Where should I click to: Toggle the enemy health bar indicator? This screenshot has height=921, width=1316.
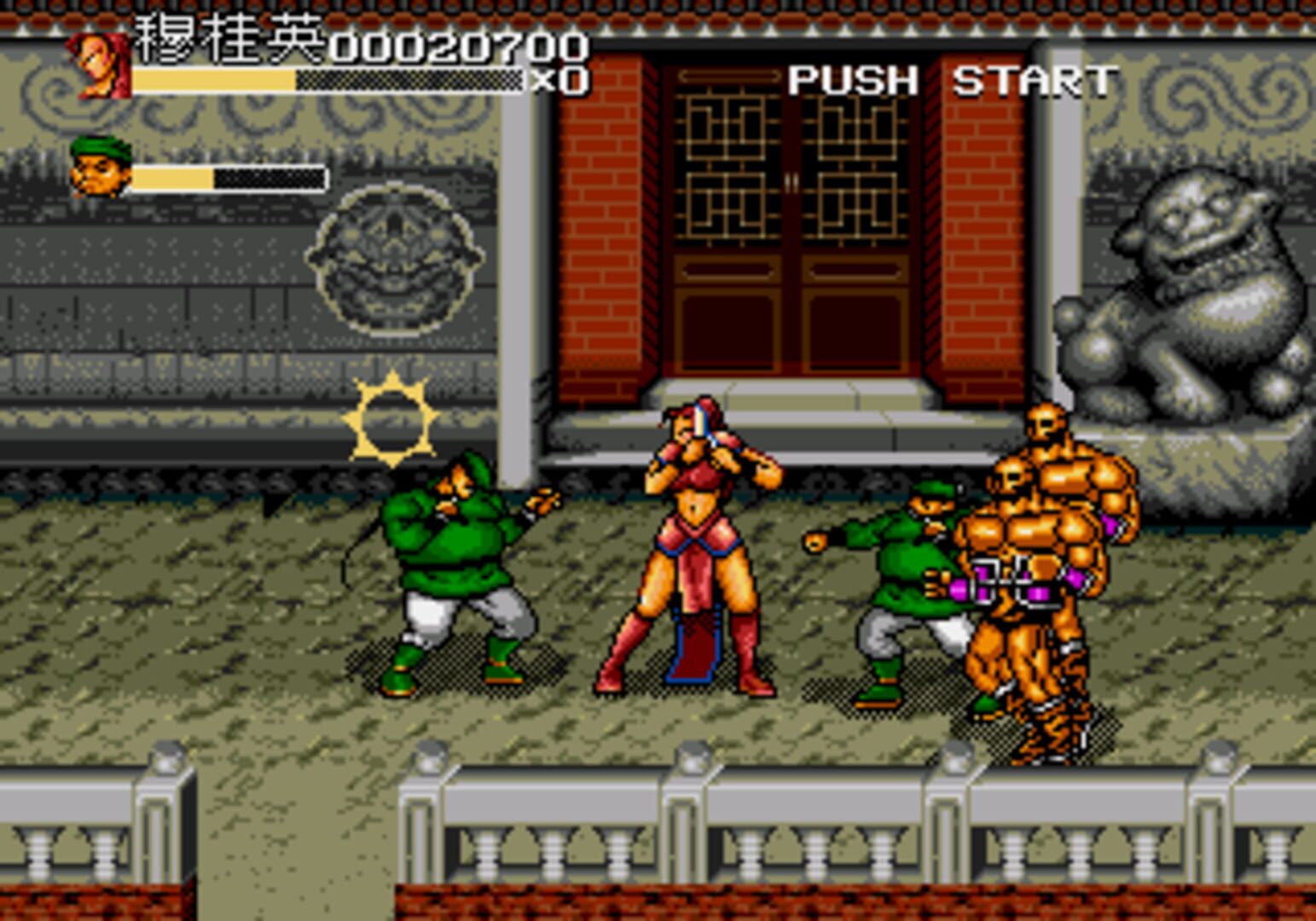pos(230,177)
